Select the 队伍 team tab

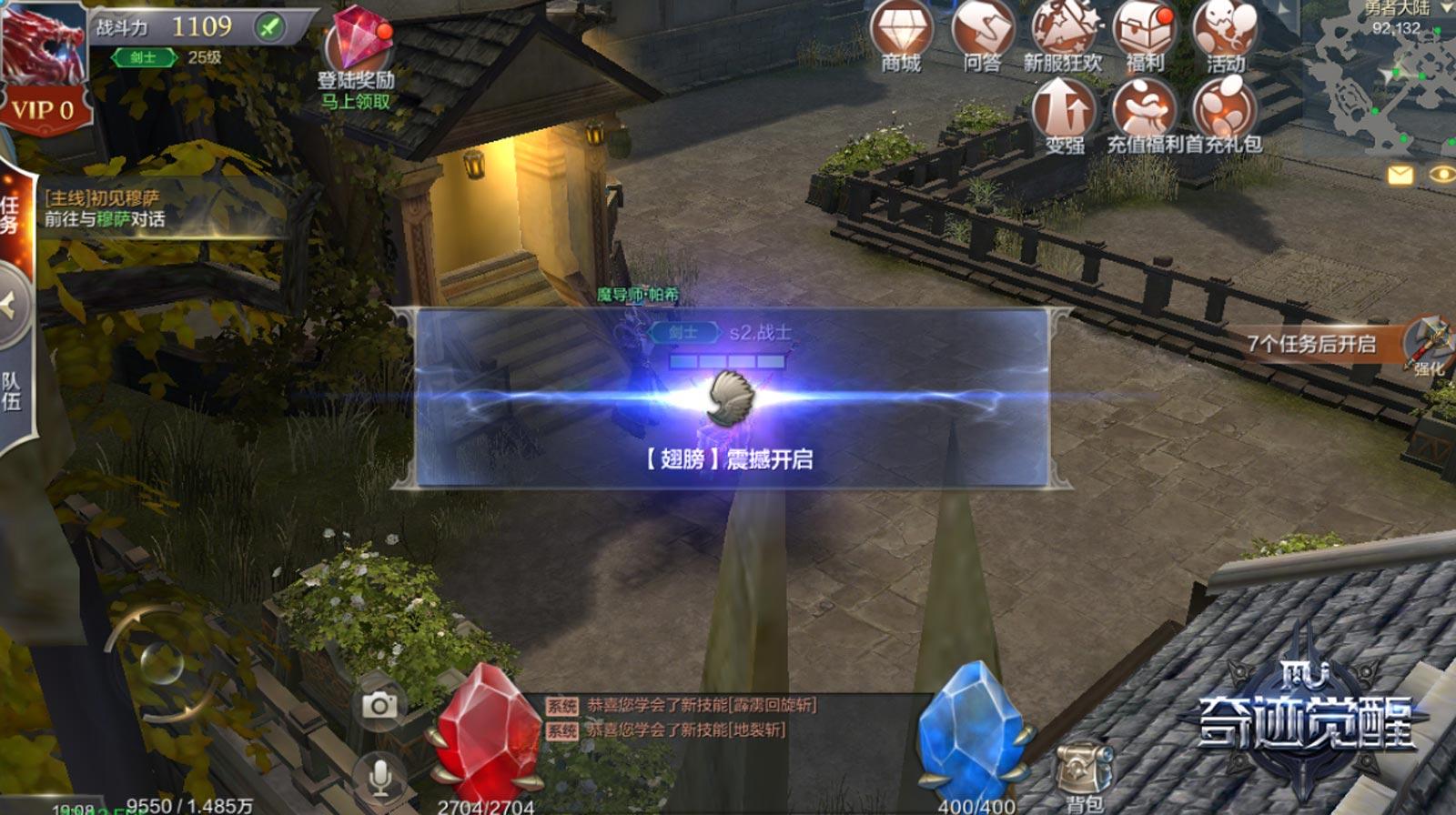[11, 391]
